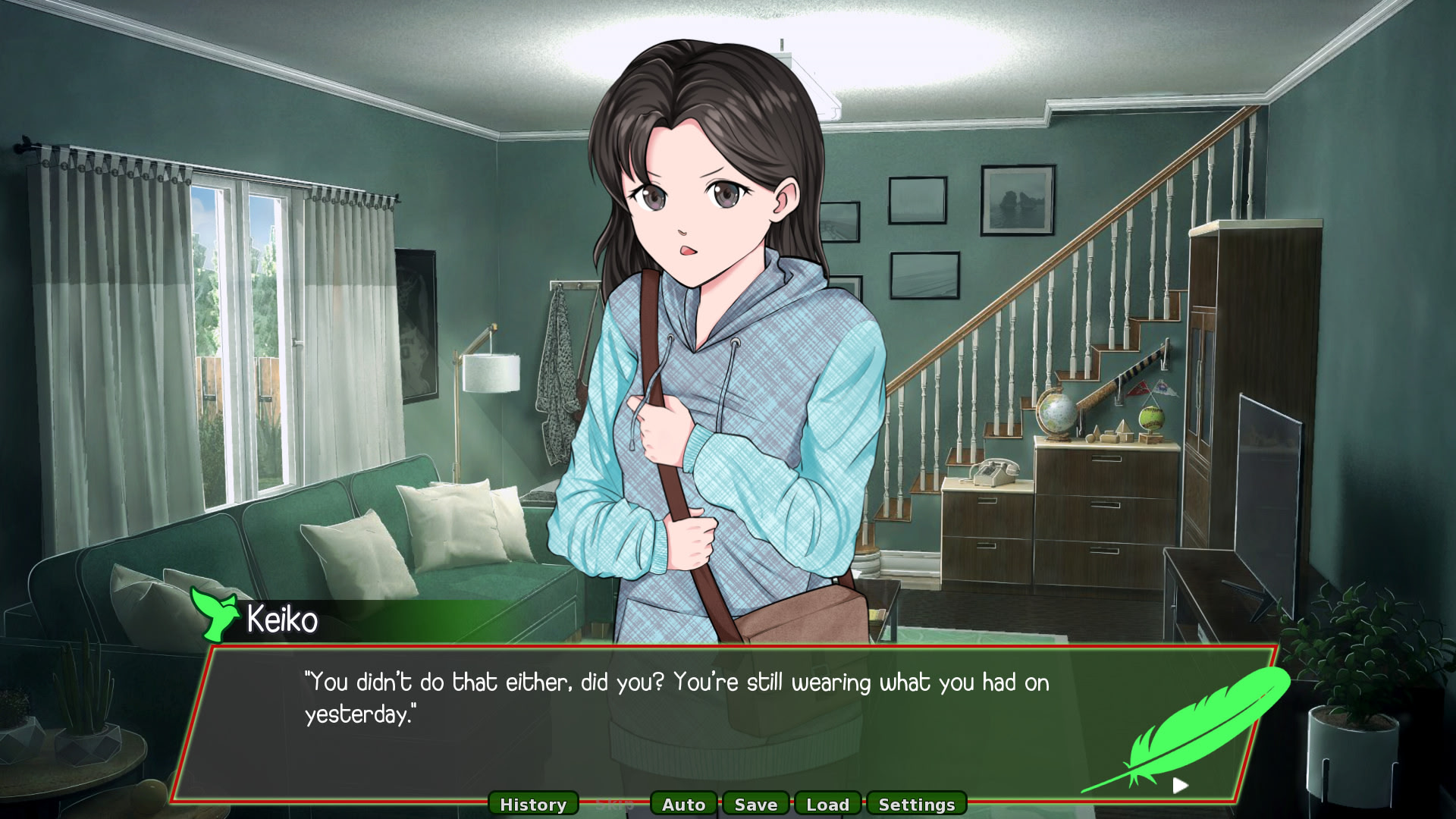Activate the faded Skip button
Viewport: 1456px width, 819px height.
[614, 804]
